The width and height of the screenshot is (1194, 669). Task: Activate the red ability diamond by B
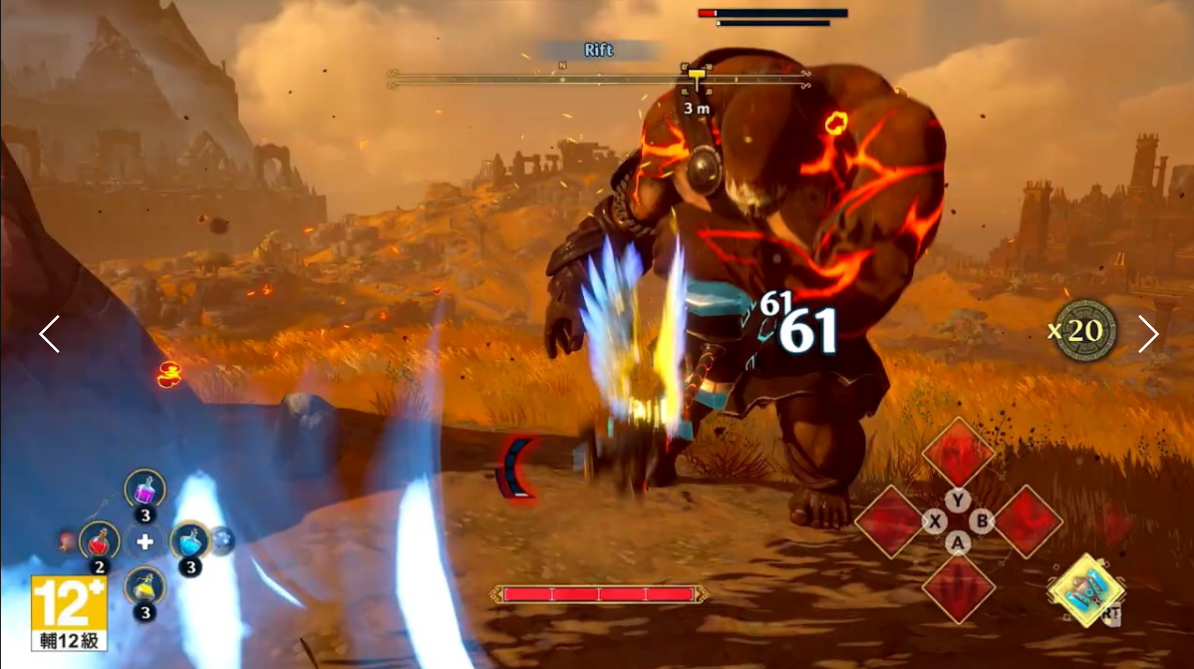(1027, 520)
